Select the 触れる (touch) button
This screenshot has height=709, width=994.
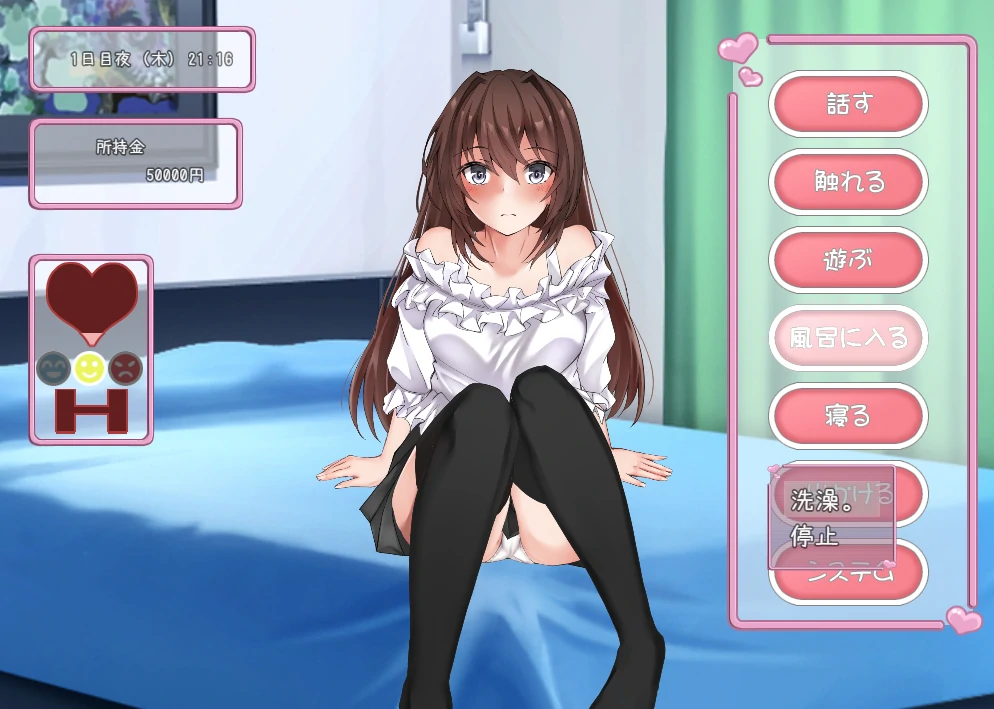point(848,182)
